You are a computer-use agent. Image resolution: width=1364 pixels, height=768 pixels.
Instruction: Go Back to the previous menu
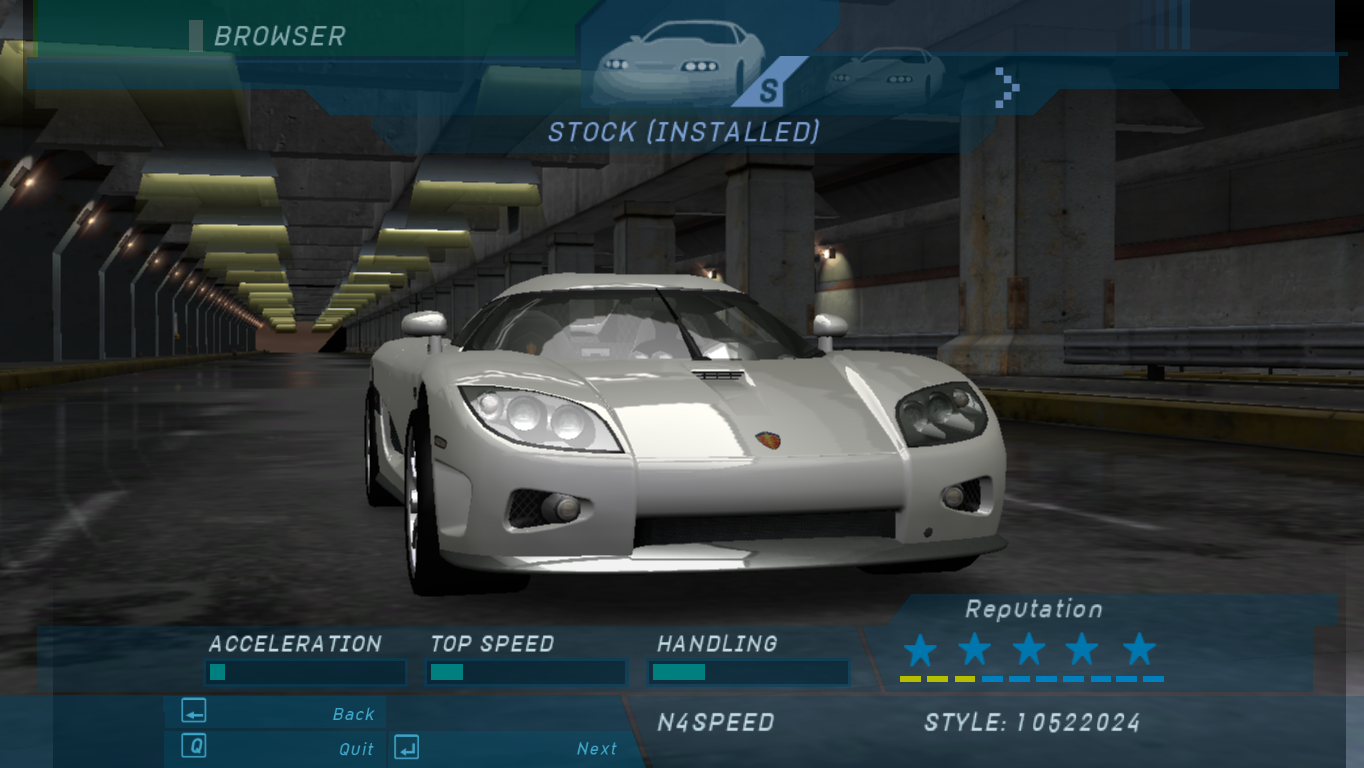(x=276, y=713)
